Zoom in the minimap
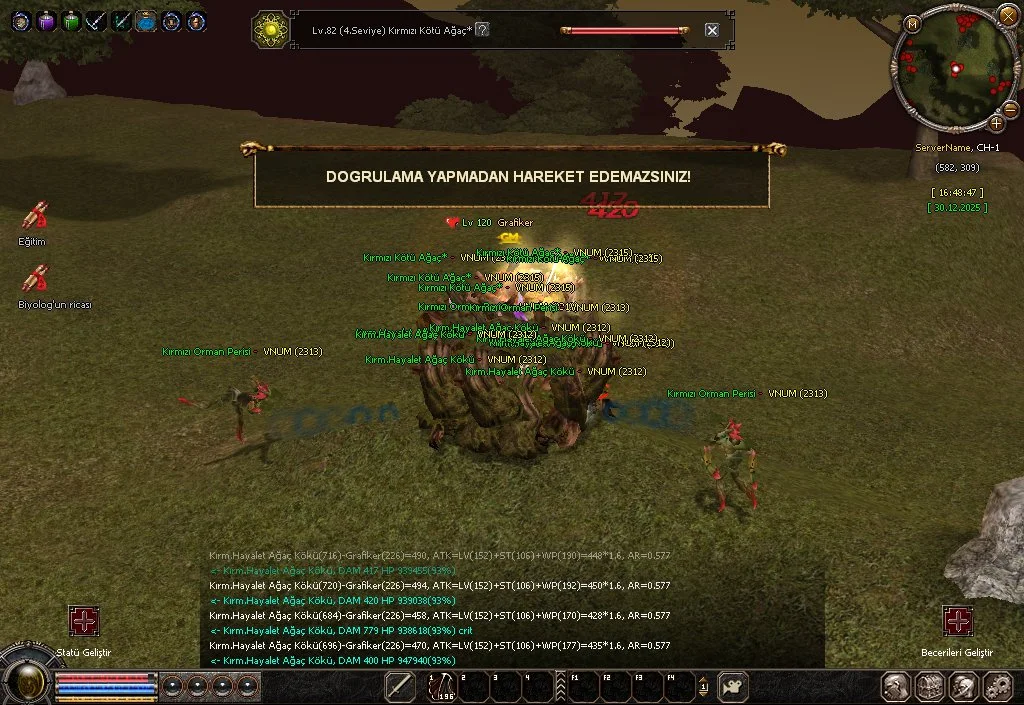The image size is (1024, 705). [x=997, y=123]
